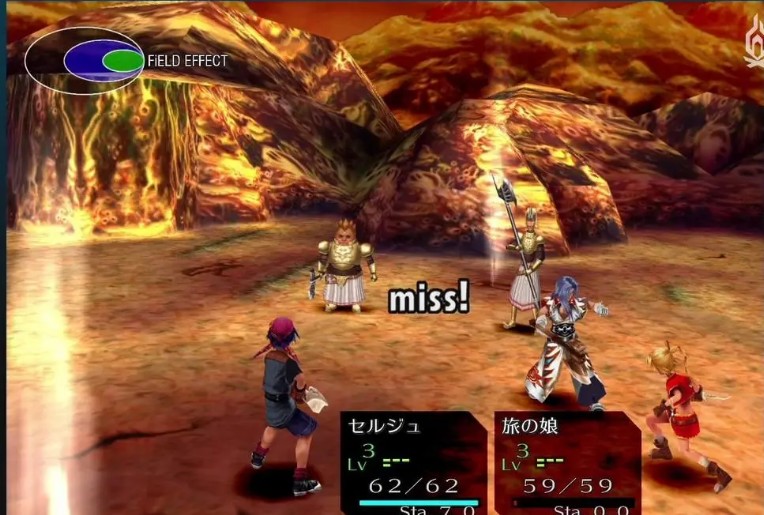Select the セルジュ party status panel
This screenshot has height=515, width=764.
point(414,461)
